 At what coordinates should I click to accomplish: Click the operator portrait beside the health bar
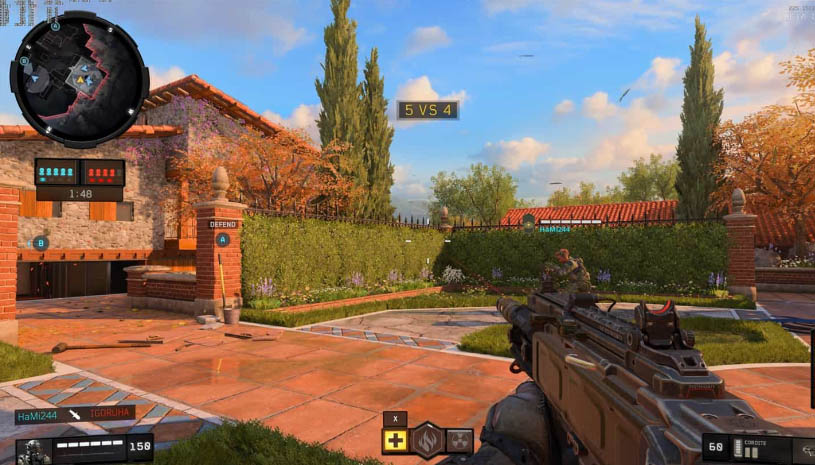click(33, 451)
